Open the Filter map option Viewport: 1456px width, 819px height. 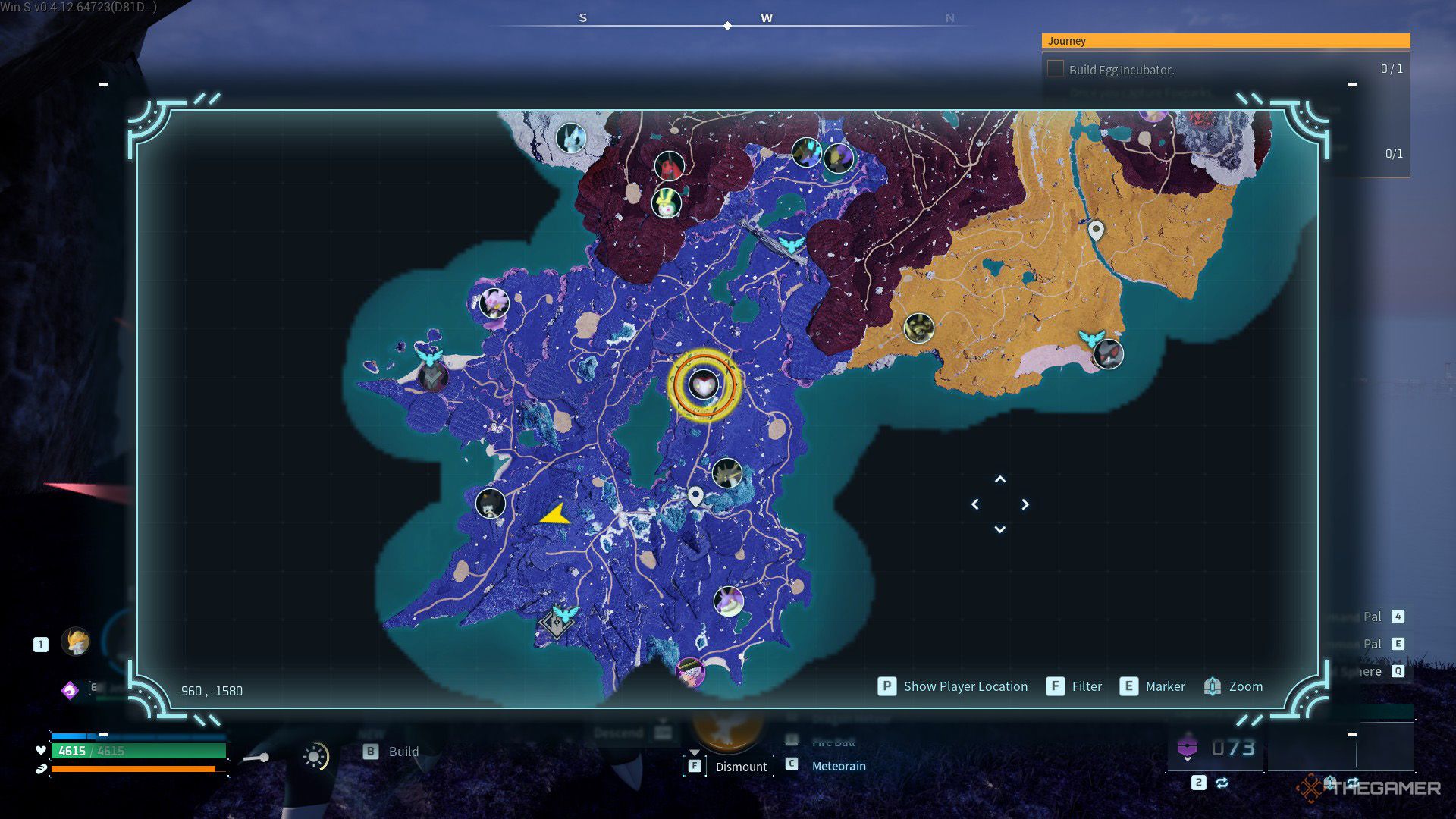[x=1086, y=686]
